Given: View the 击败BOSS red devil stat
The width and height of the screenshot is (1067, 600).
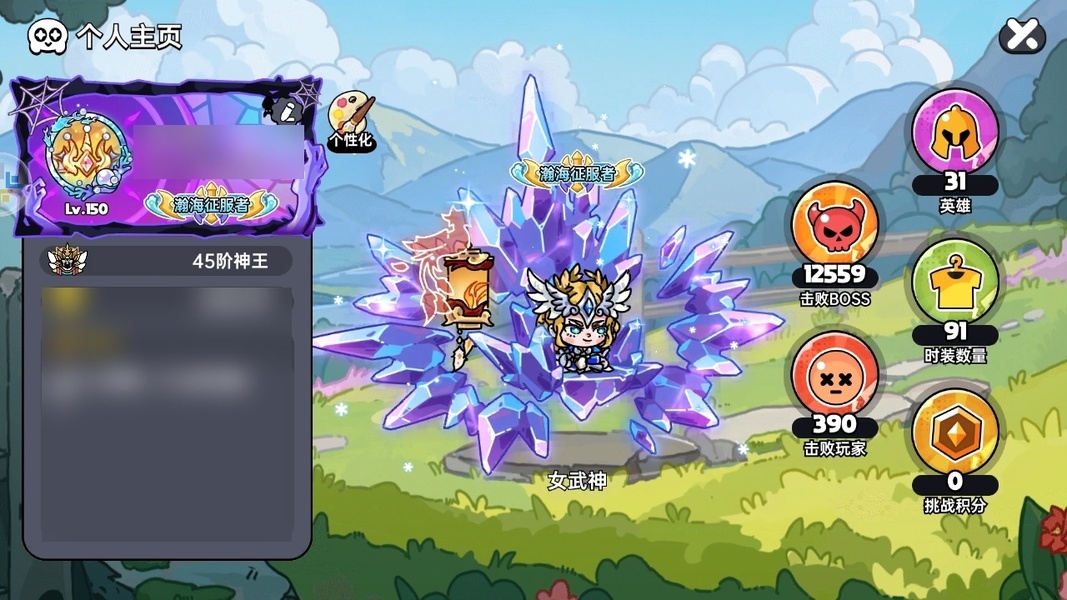Looking at the screenshot, I should point(835,227).
